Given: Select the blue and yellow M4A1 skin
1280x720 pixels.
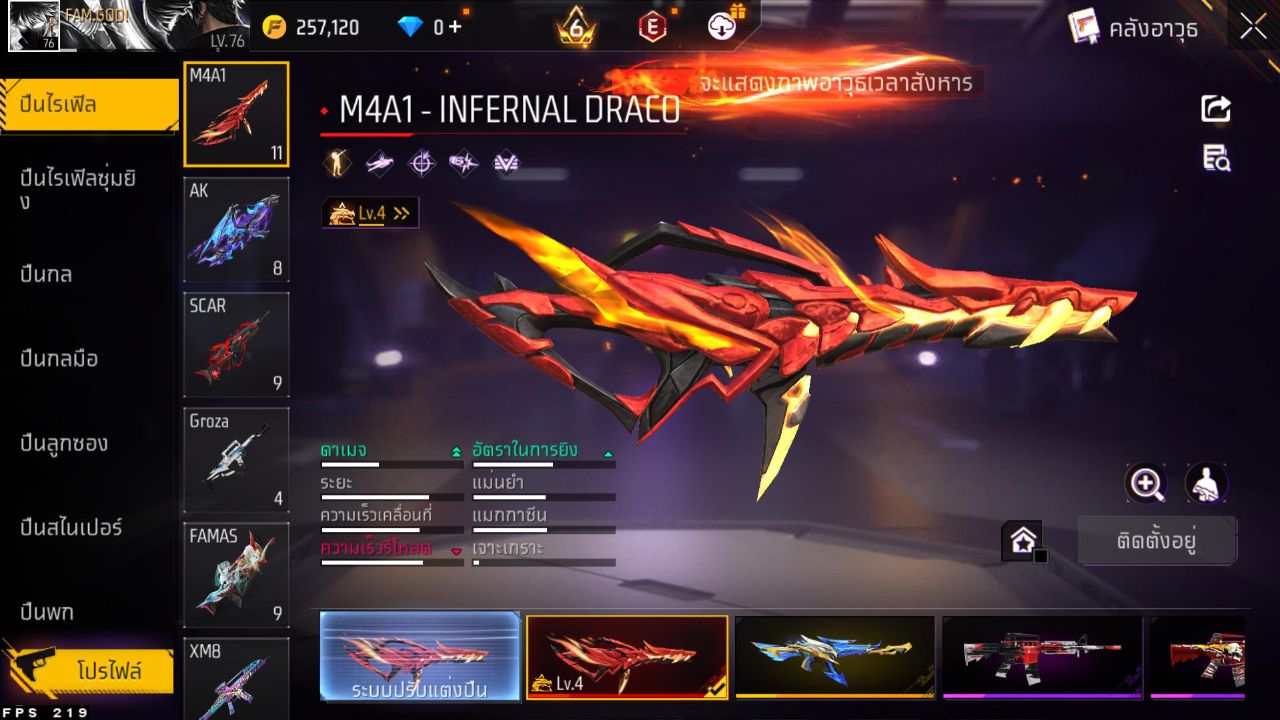Looking at the screenshot, I should pyautogui.click(x=834, y=656).
